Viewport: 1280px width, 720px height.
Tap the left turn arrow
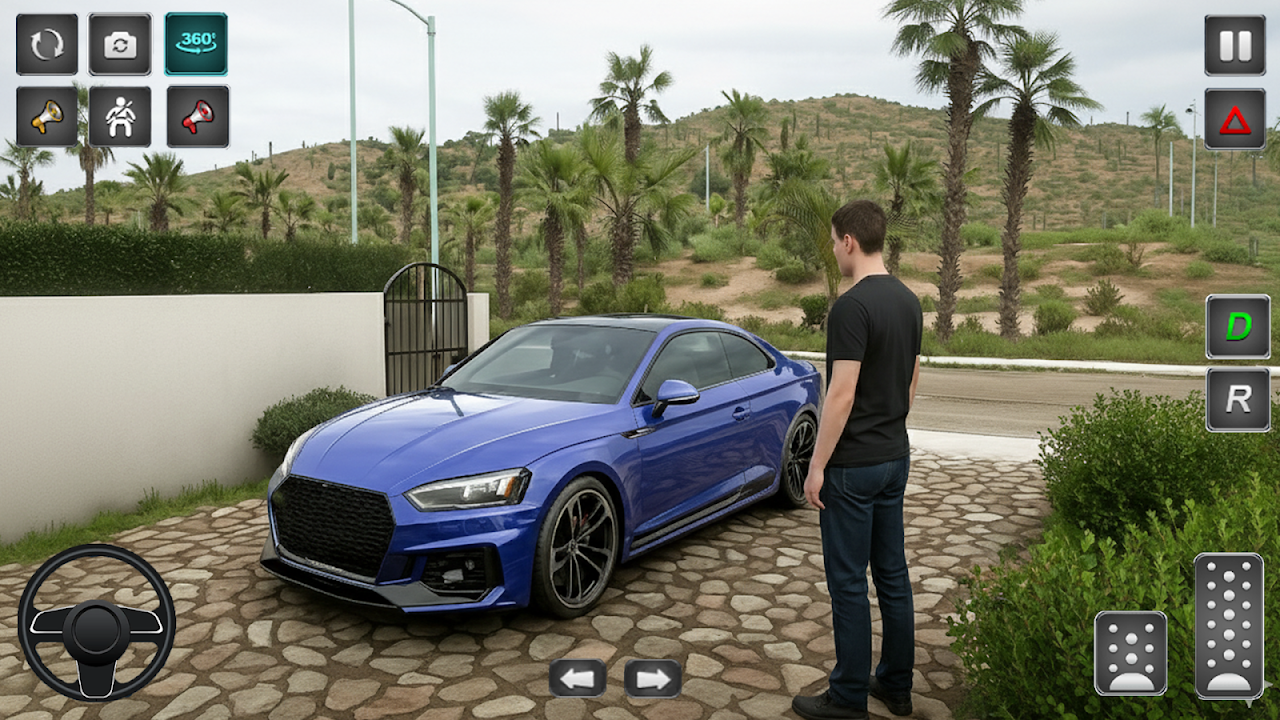[577, 678]
